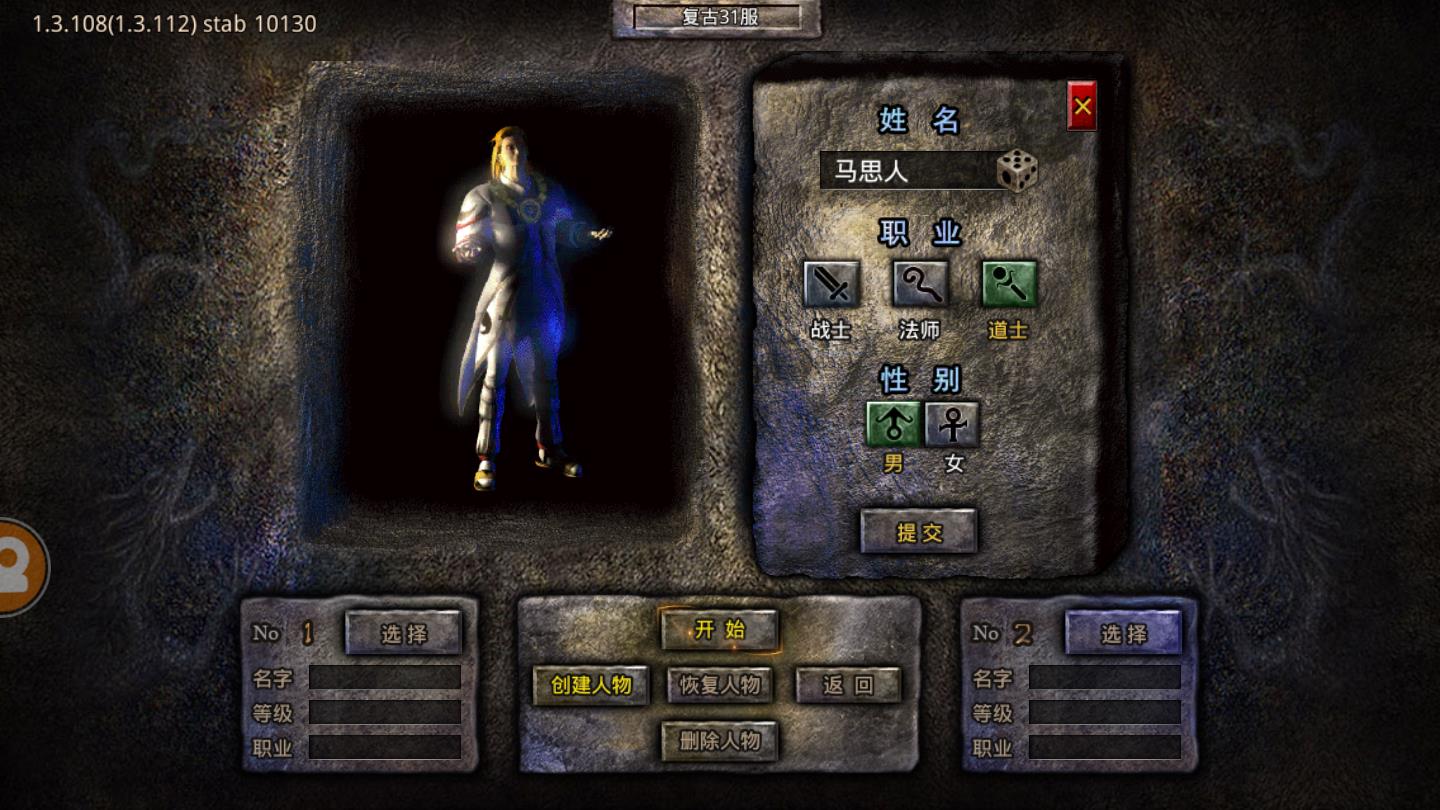Click 删除人物 delete character button

(x=720, y=741)
